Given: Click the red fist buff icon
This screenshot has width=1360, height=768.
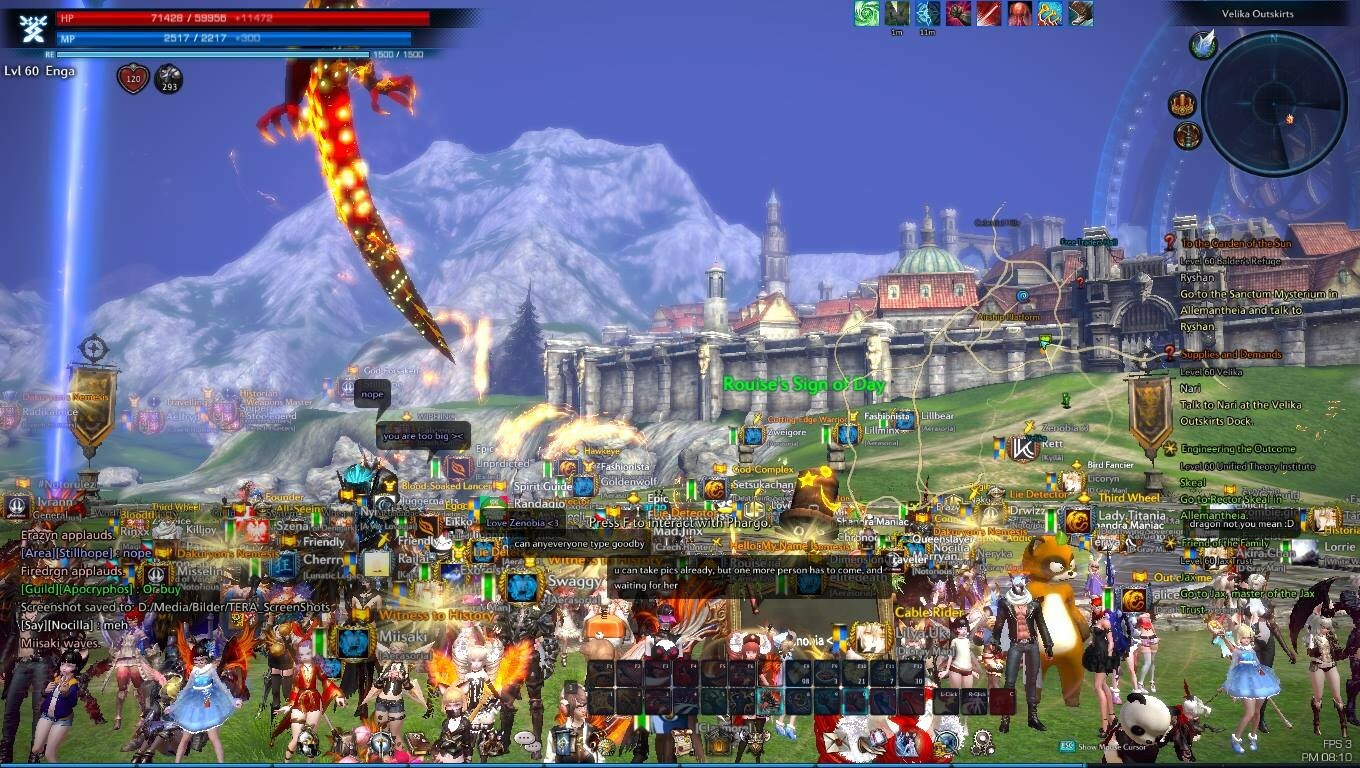Looking at the screenshot, I should 958,13.
